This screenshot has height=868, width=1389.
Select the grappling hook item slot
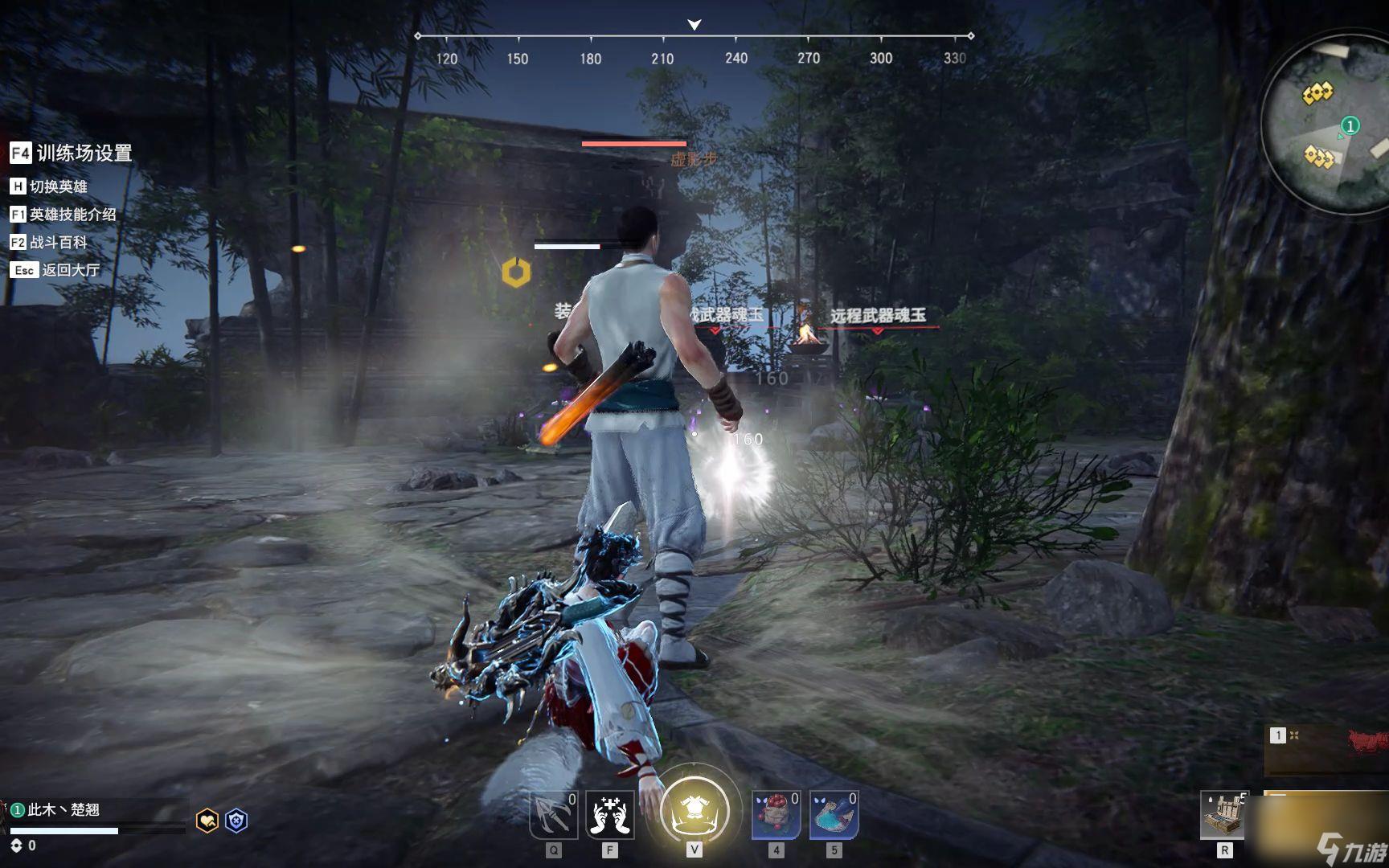554,815
